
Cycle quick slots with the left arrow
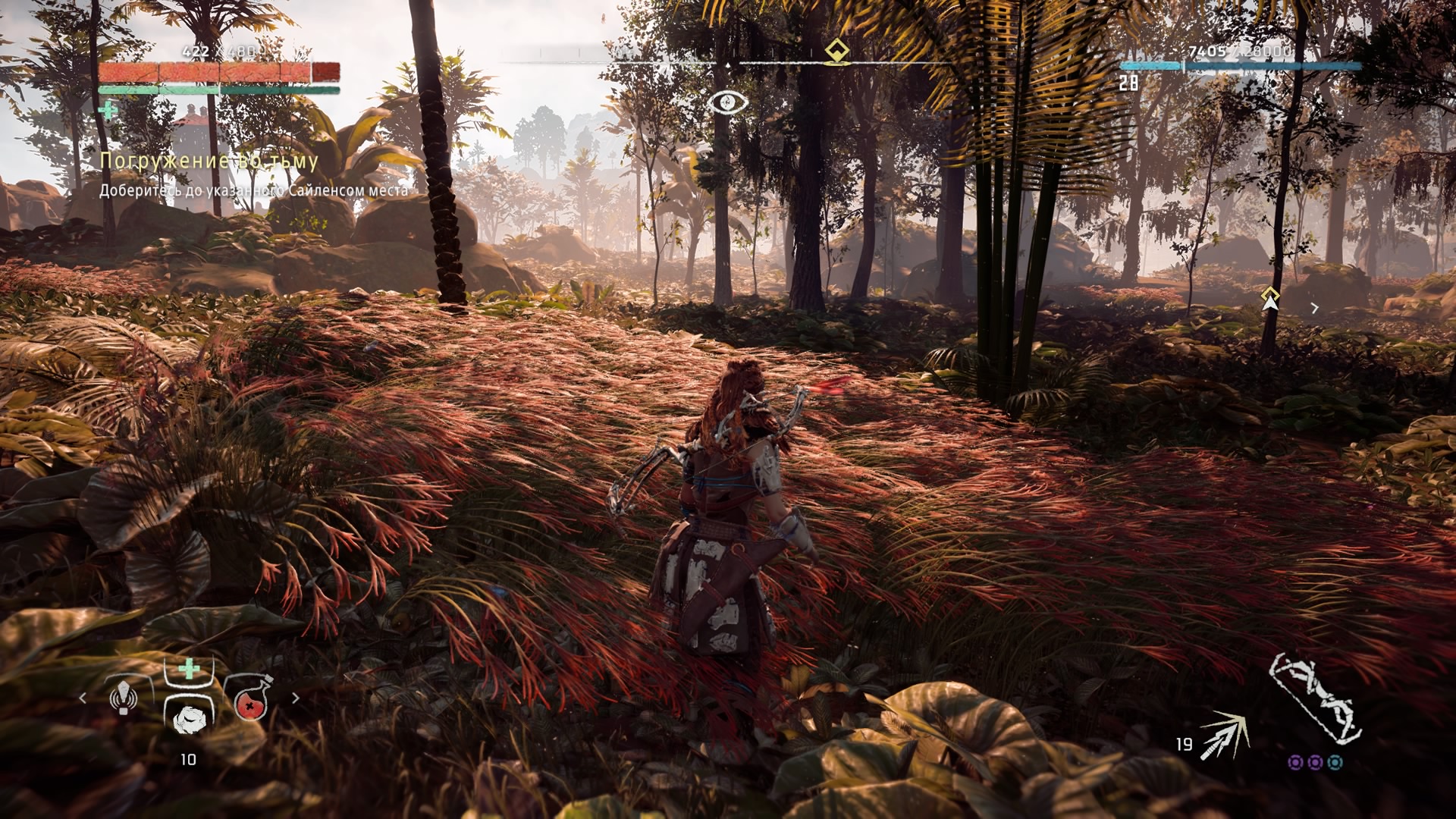[83, 698]
